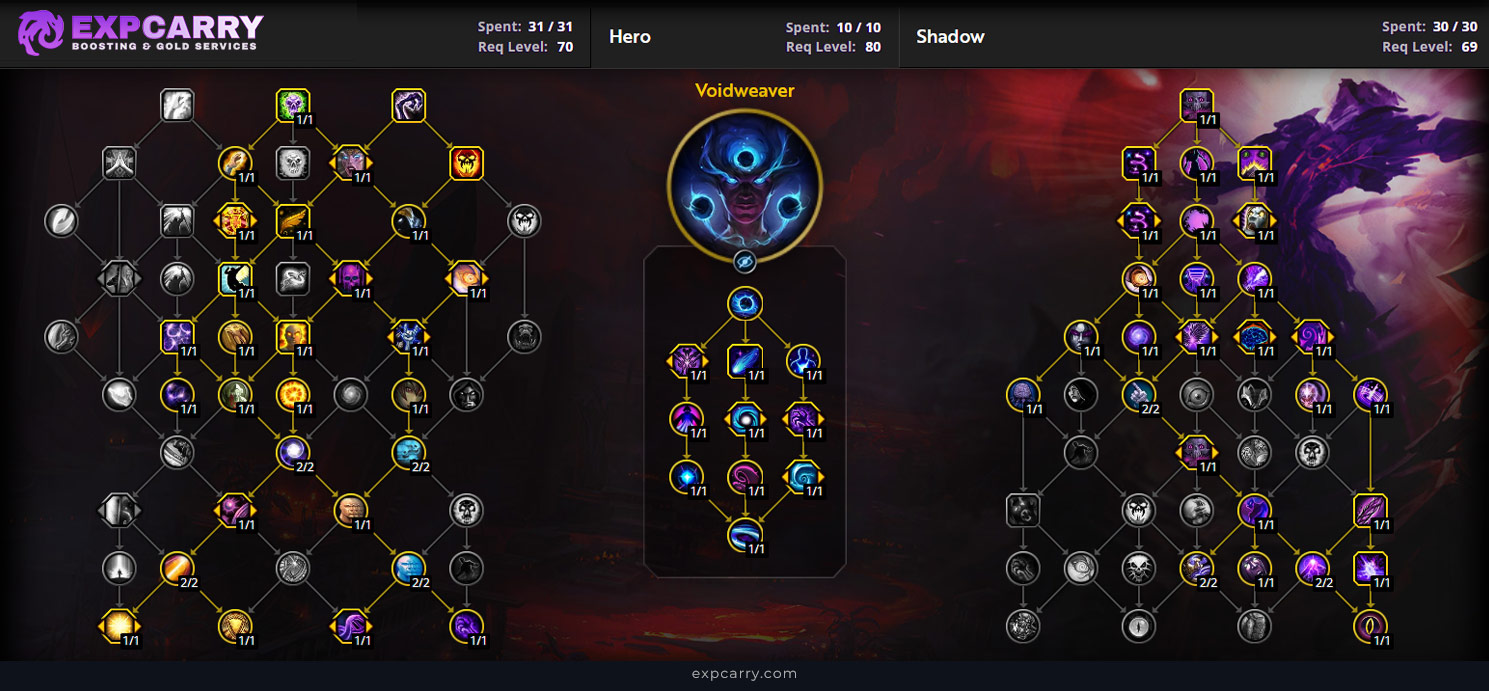Choose the golden wing class talent
The width and height of the screenshot is (1489, 691).
(x=293, y=221)
